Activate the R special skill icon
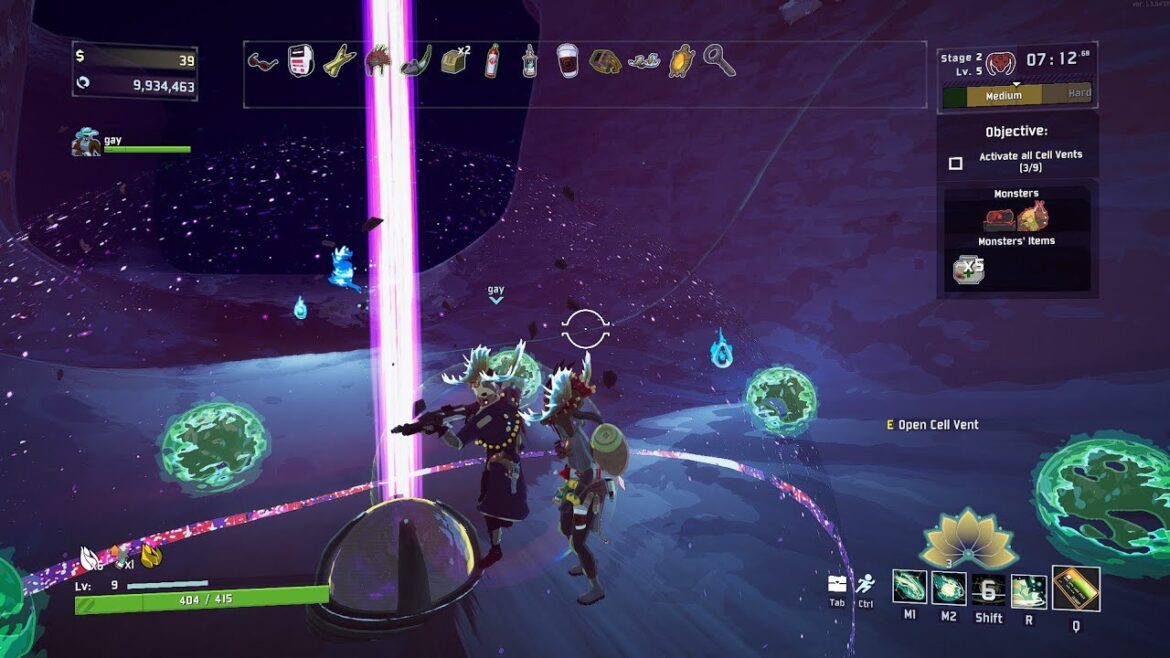The height and width of the screenshot is (658, 1170). point(1028,589)
